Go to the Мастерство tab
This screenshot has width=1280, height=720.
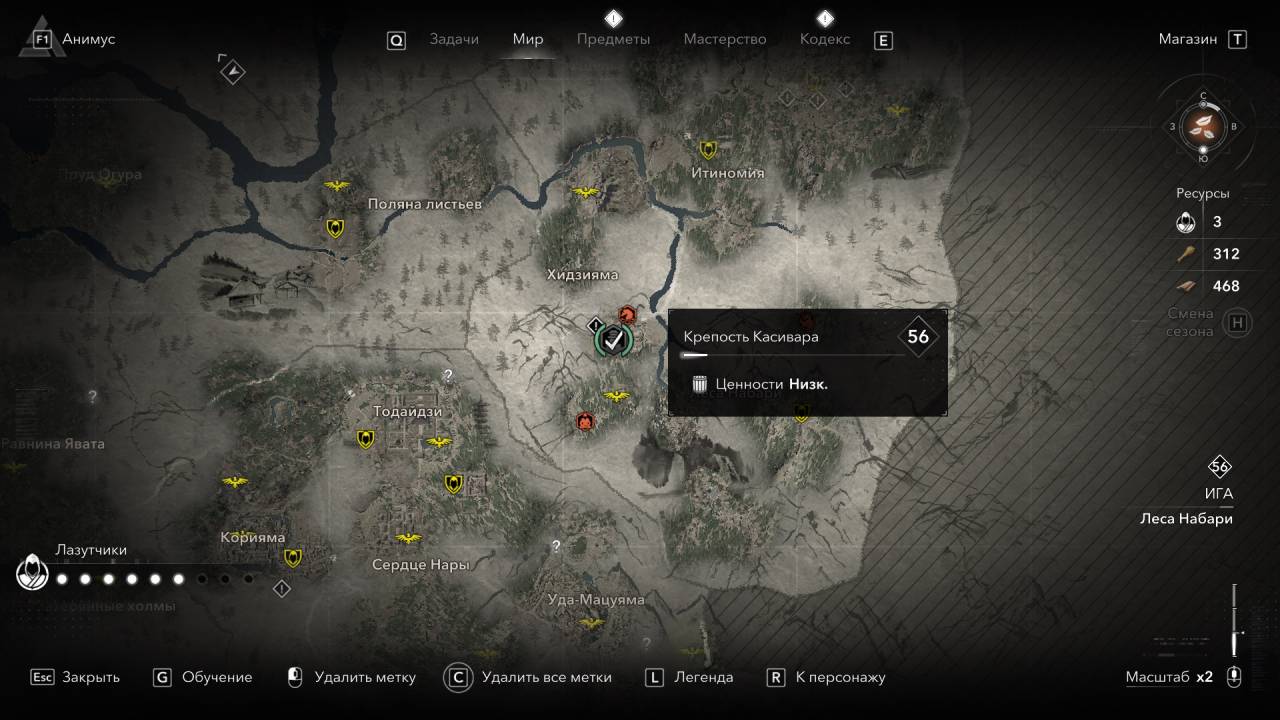click(725, 39)
